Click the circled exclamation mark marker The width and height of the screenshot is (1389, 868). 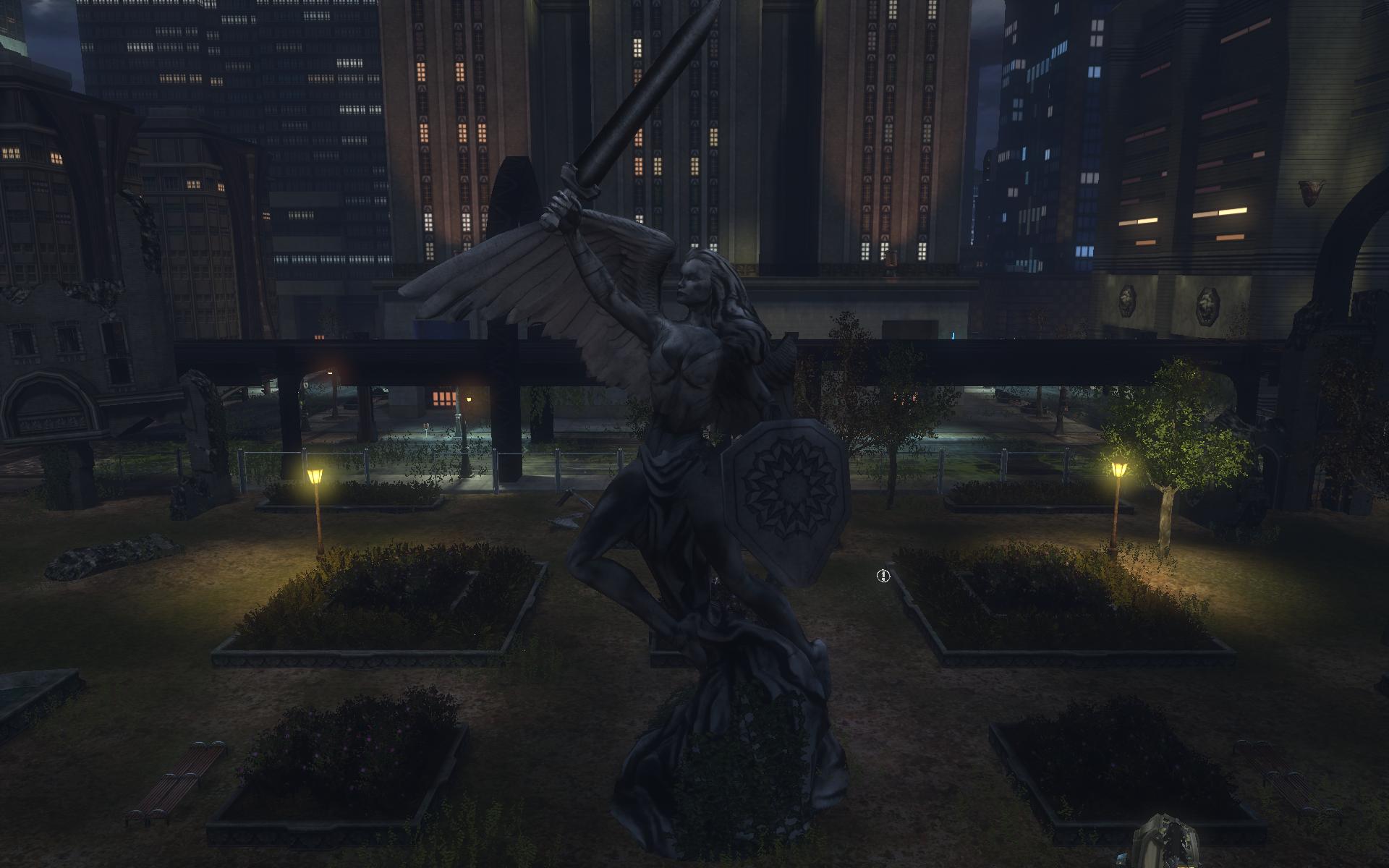(x=883, y=576)
